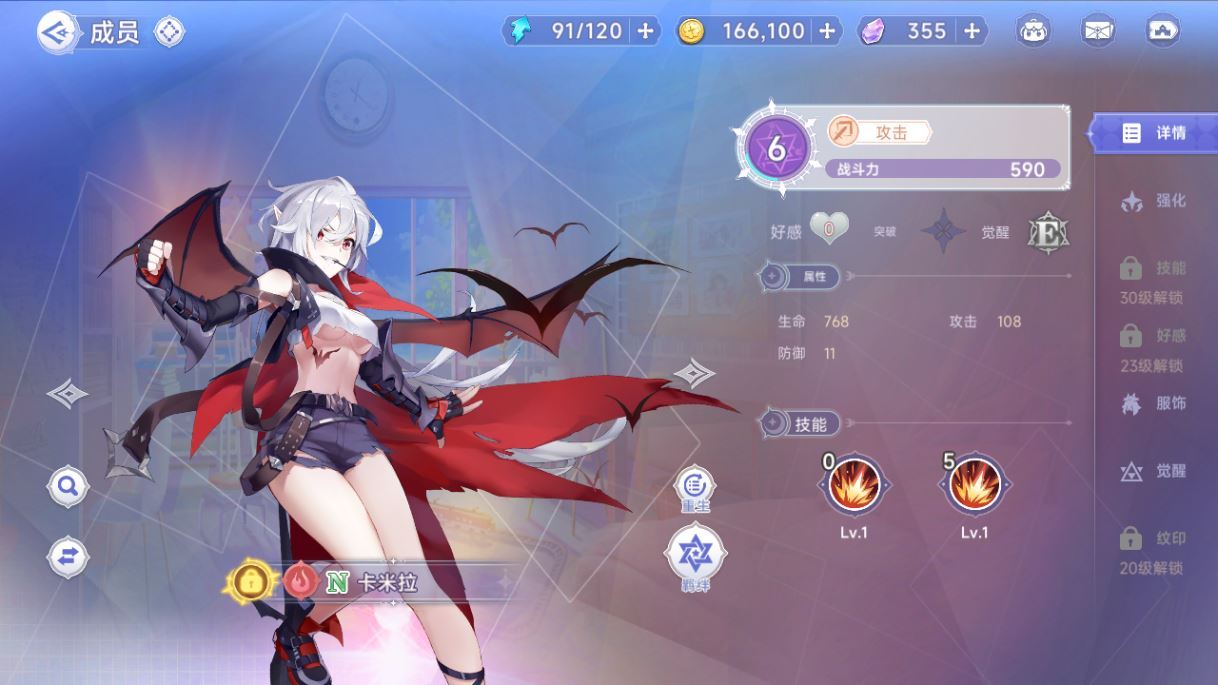This screenshot has width=1218, height=685.
Task: Open the mail envelope icon
Action: (x=1098, y=31)
